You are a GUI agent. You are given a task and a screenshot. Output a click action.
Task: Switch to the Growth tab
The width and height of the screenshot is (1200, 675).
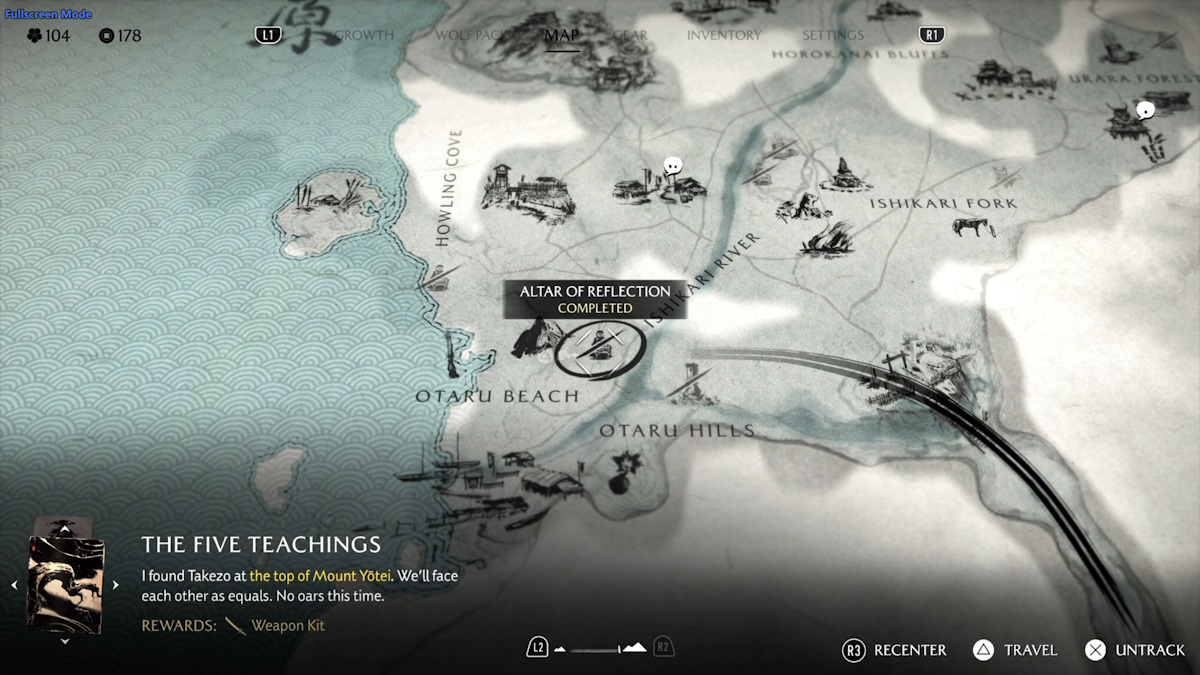365,35
